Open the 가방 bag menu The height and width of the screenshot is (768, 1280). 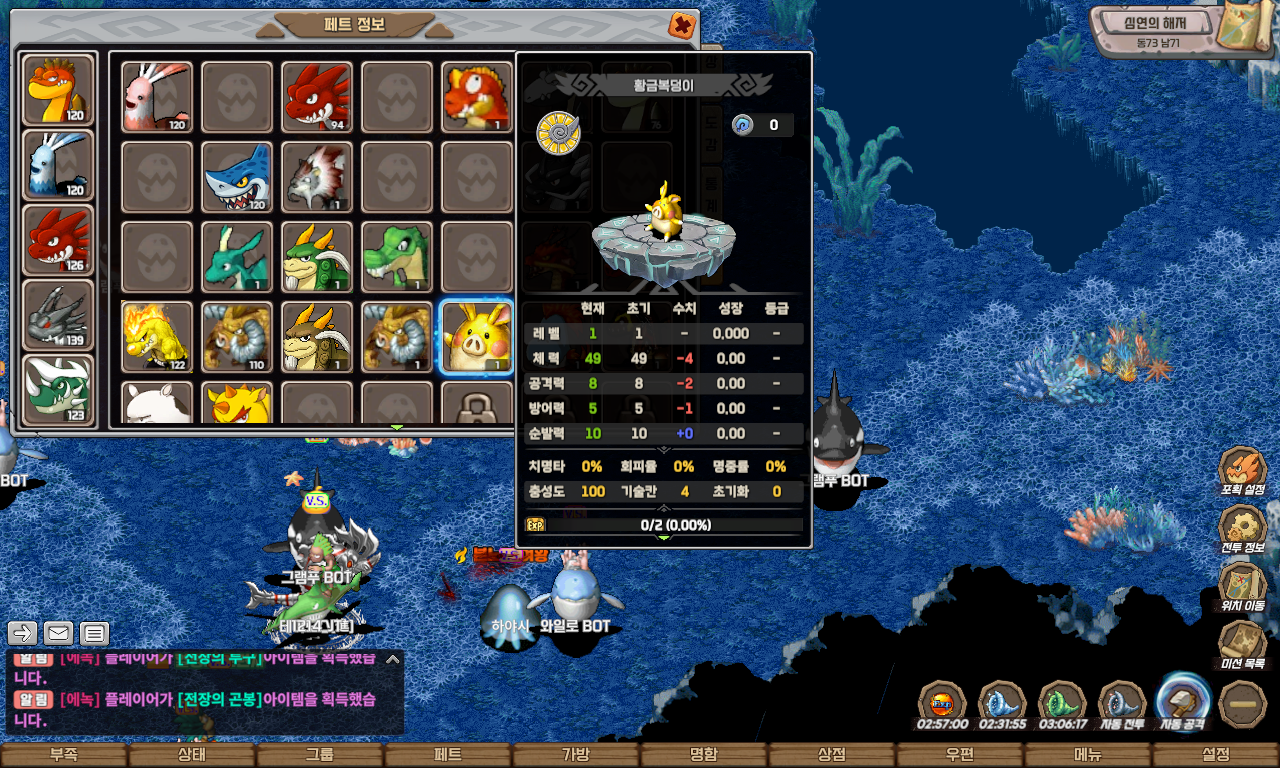(x=576, y=755)
